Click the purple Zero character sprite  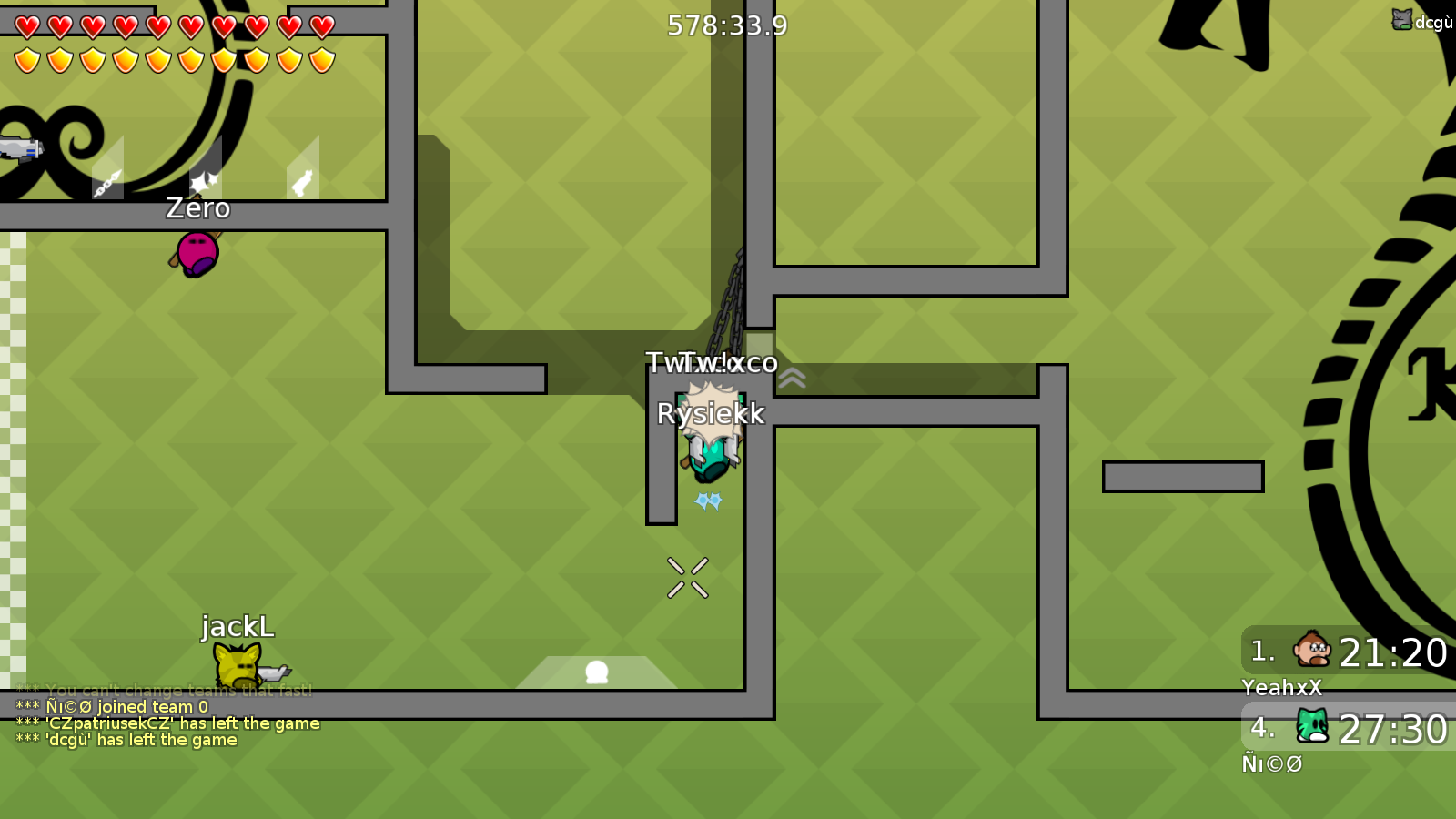point(198,254)
